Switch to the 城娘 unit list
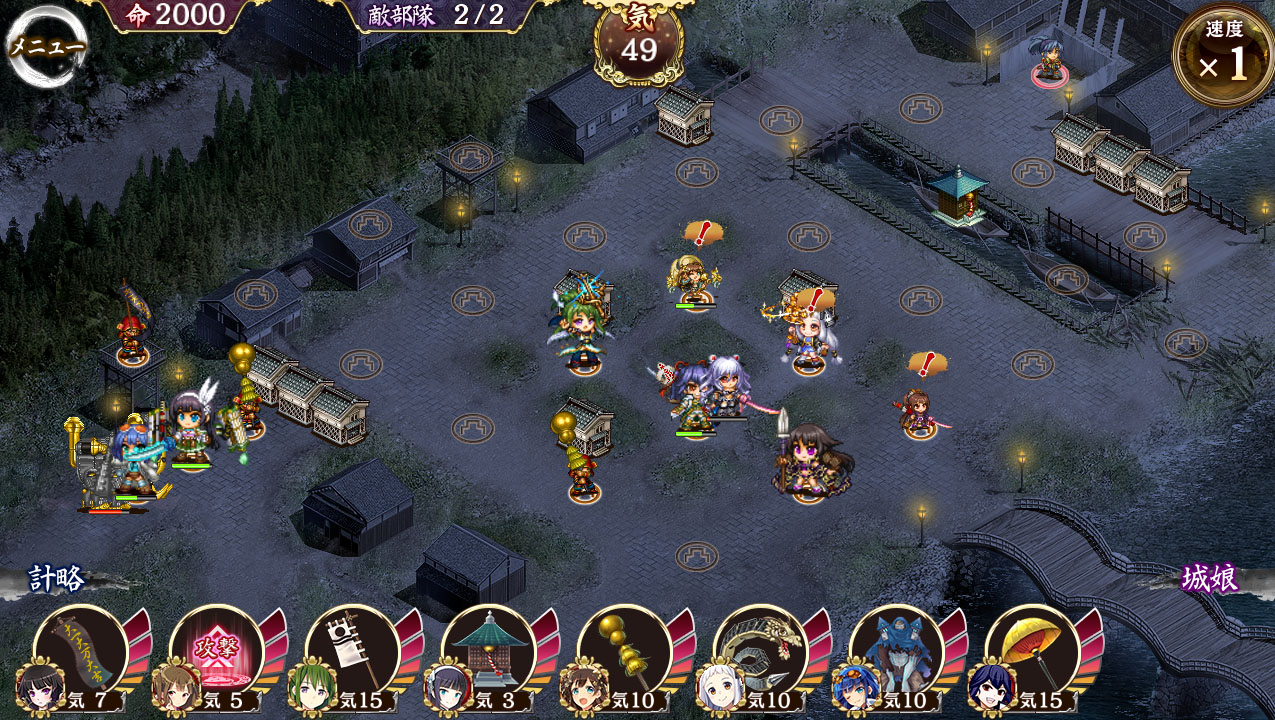 click(1210, 579)
